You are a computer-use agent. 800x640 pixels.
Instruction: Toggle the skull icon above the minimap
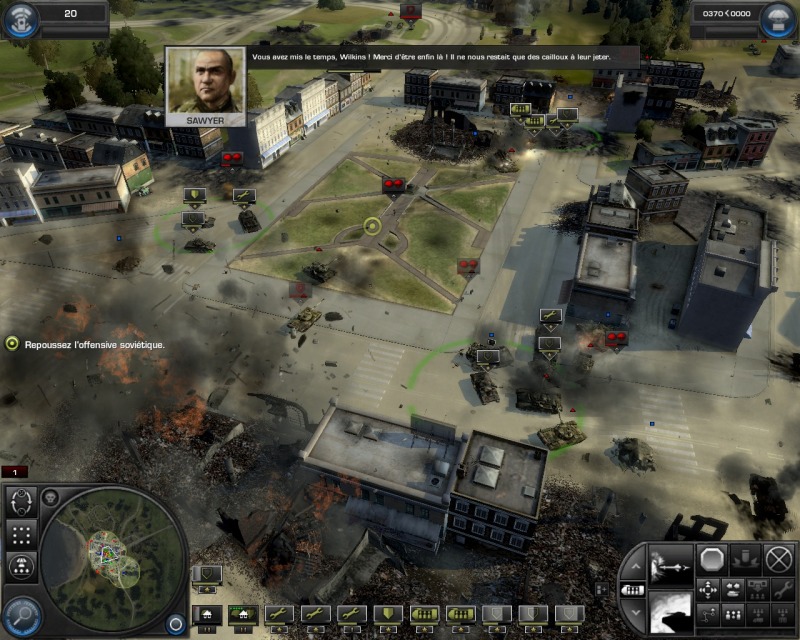tap(50, 496)
